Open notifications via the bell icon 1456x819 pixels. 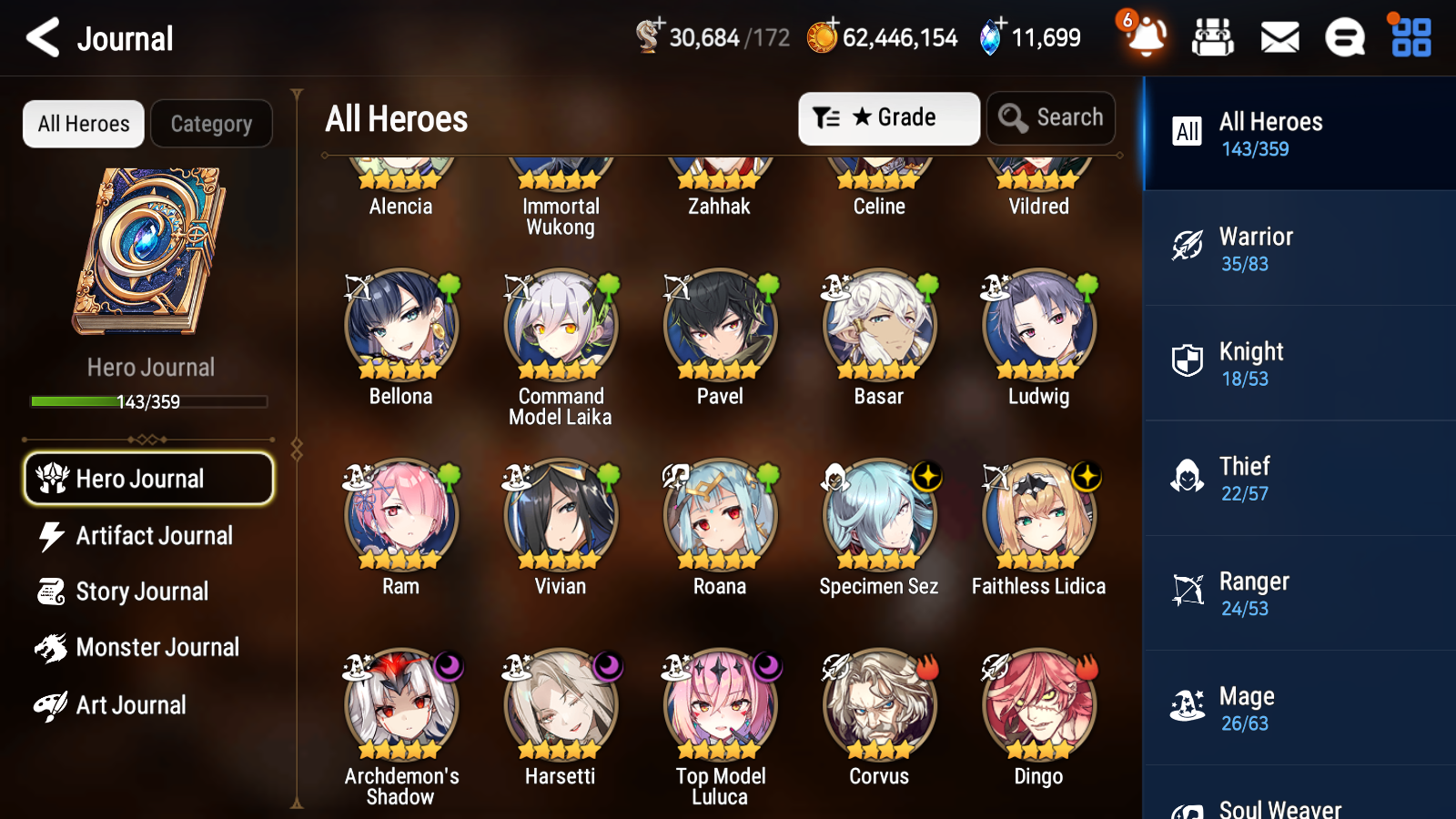click(x=1145, y=37)
